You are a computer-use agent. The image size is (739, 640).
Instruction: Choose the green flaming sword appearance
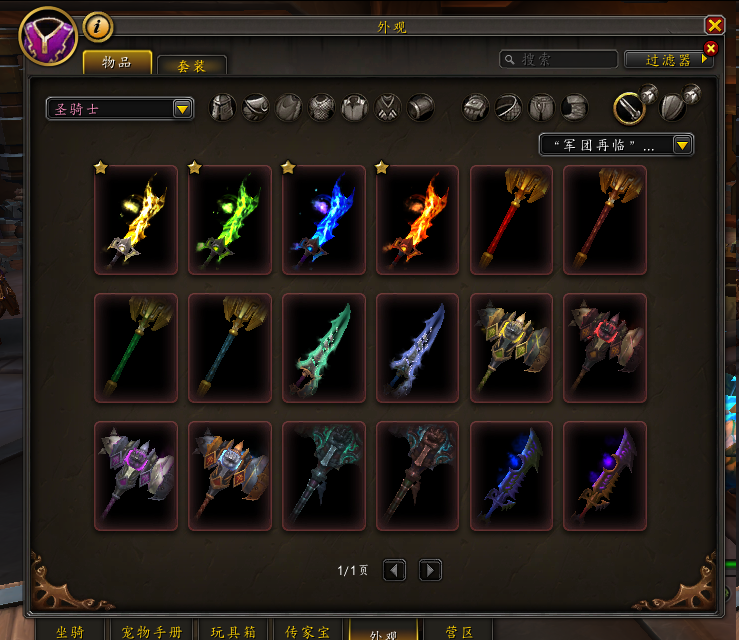(x=229, y=220)
